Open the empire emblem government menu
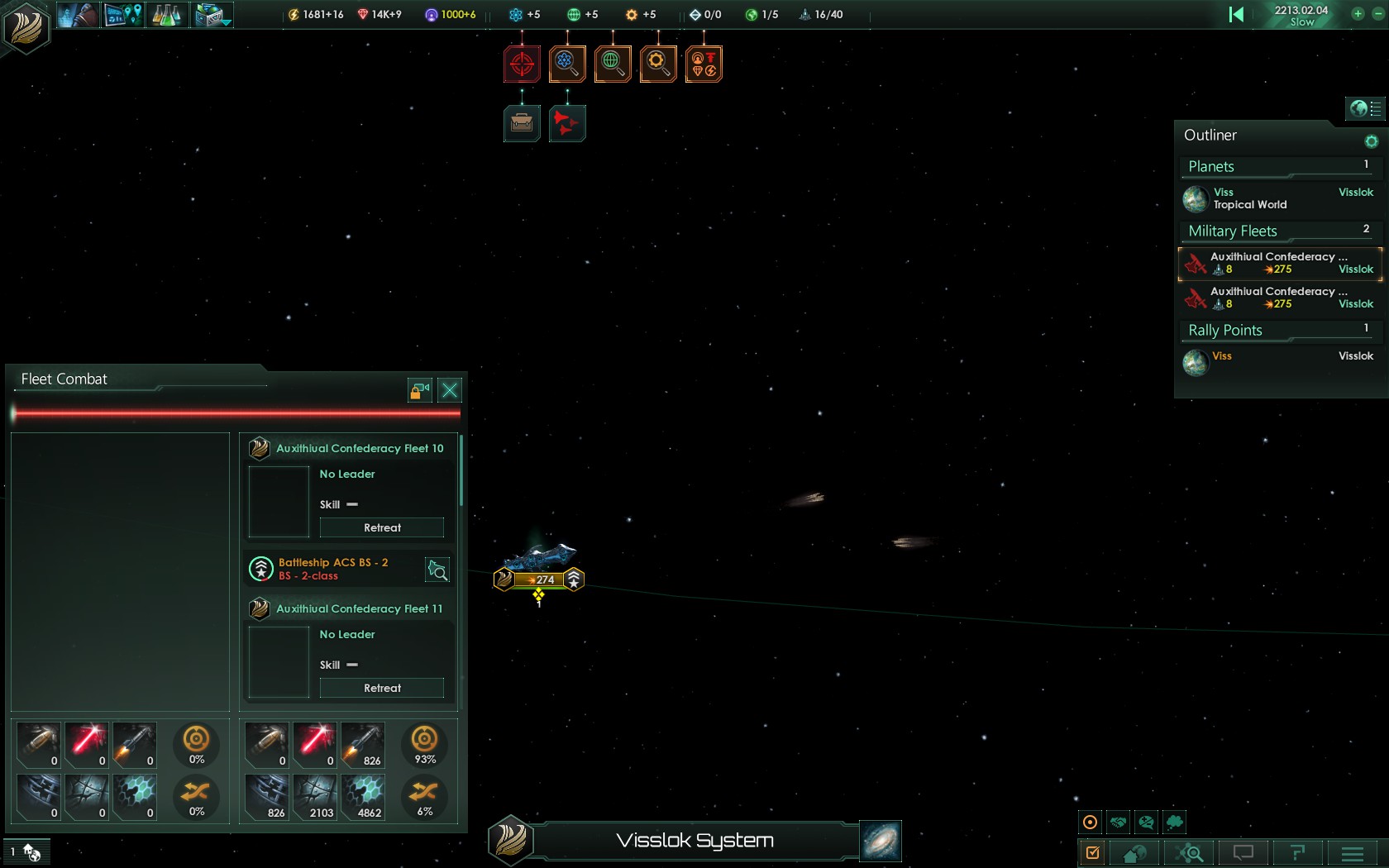The width and height of the screenshot is (1389, 868). (26, 26)
